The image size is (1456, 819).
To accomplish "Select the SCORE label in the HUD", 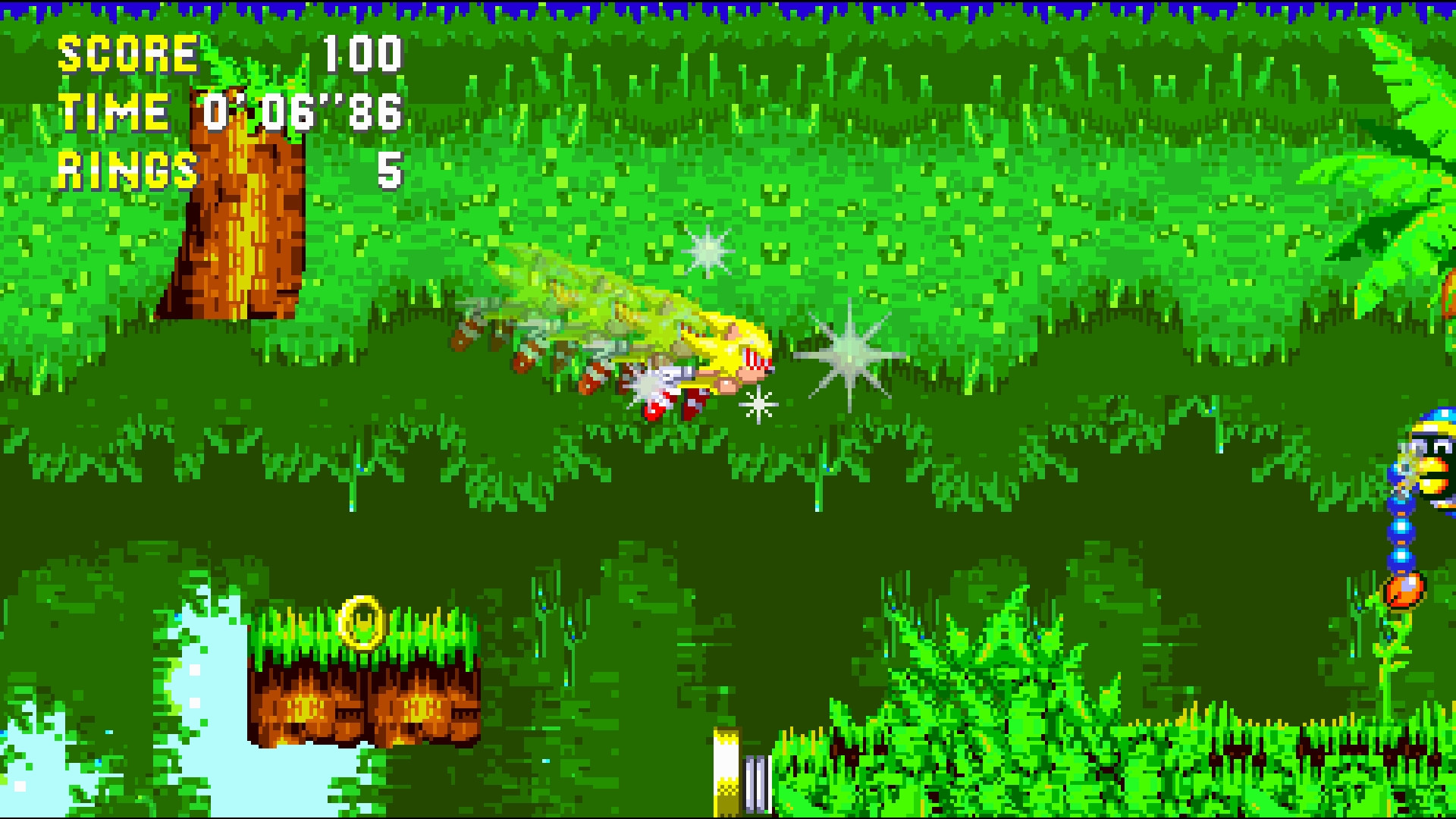I will [125, 53].
